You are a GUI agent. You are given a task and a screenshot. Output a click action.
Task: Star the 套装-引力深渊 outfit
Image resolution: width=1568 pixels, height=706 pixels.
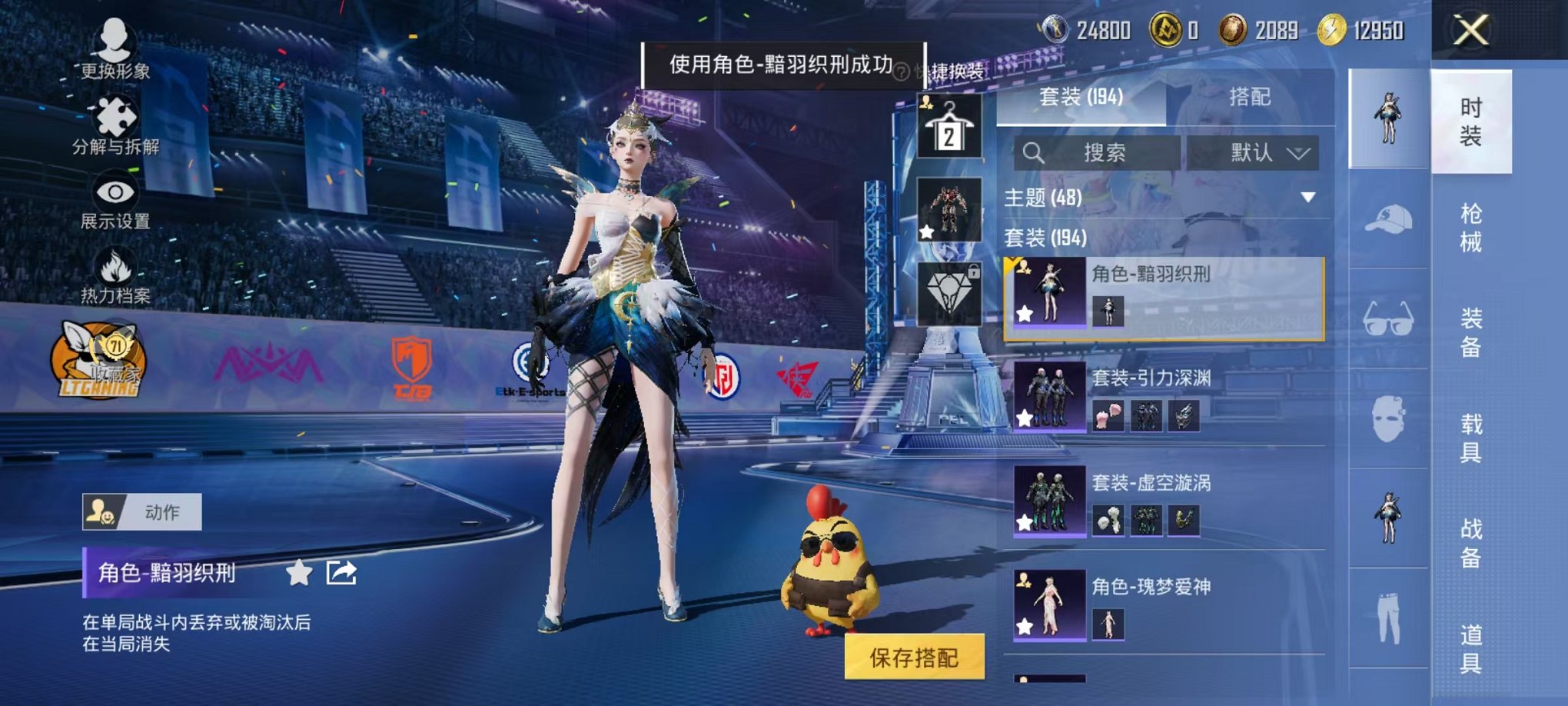click(1023, 417)
